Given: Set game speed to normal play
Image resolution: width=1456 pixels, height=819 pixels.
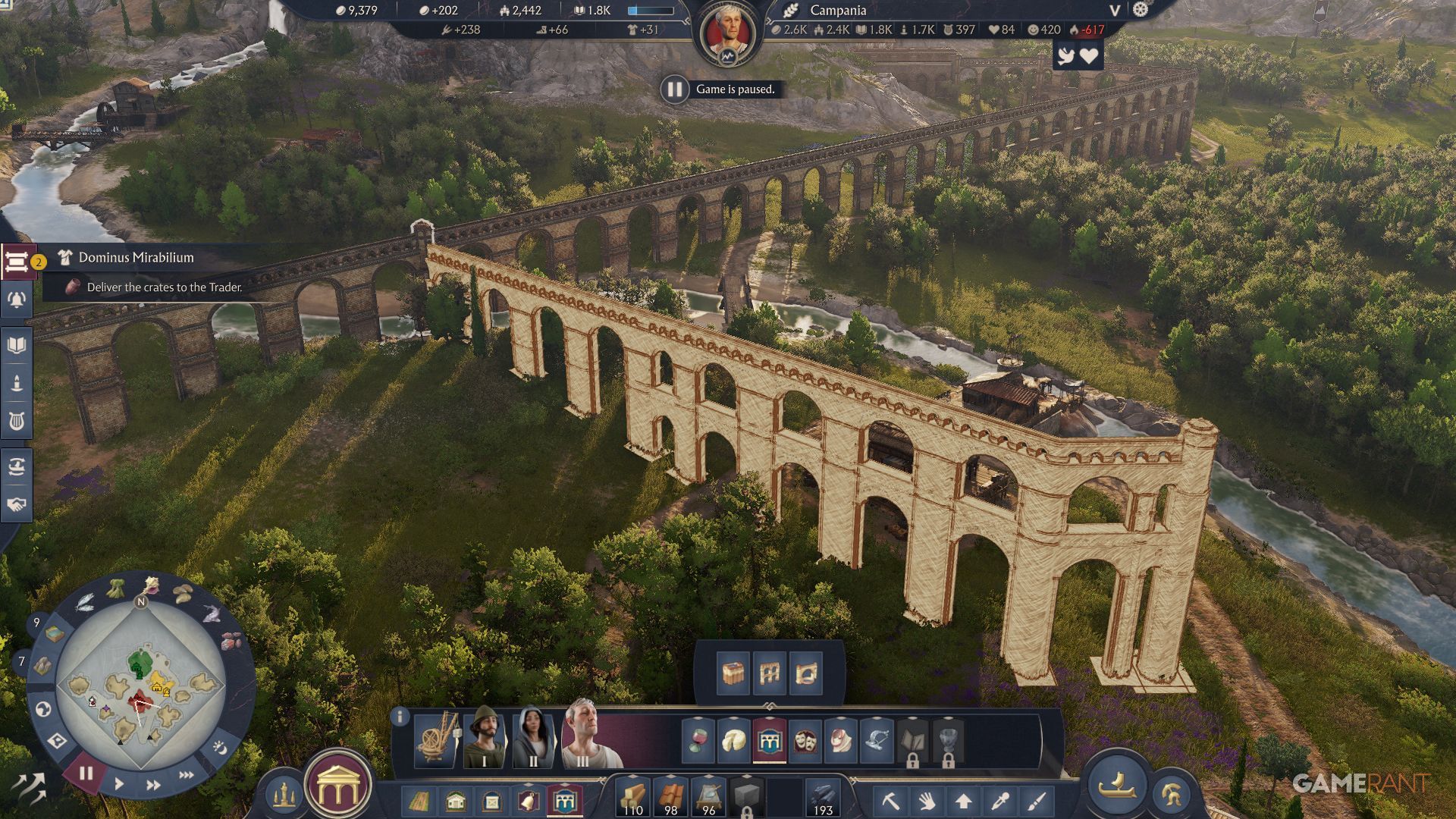Looking at the screenshot, I should [x=119, y=784].
